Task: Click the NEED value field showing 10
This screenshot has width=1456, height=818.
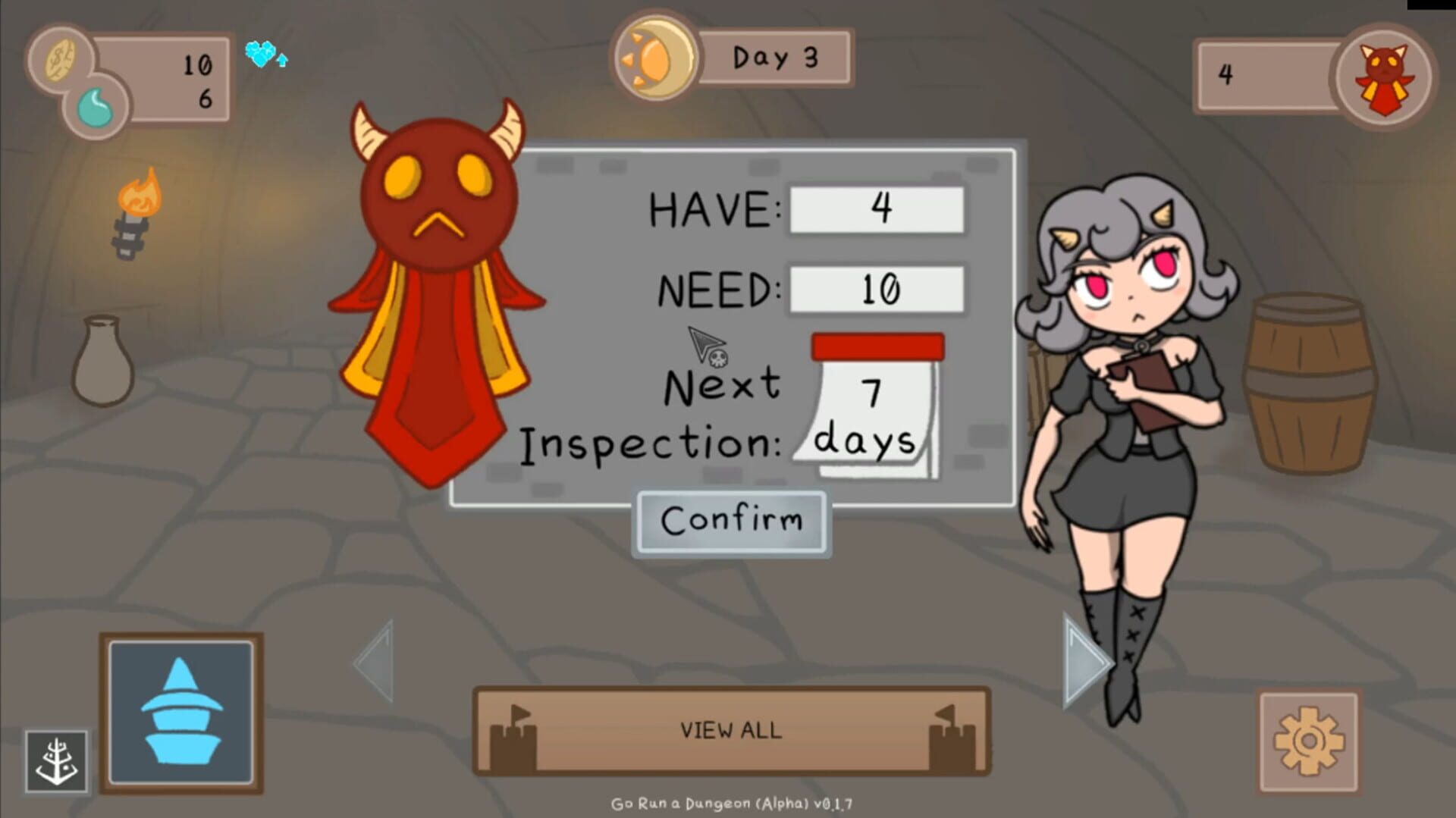Action: pos(876,290)
